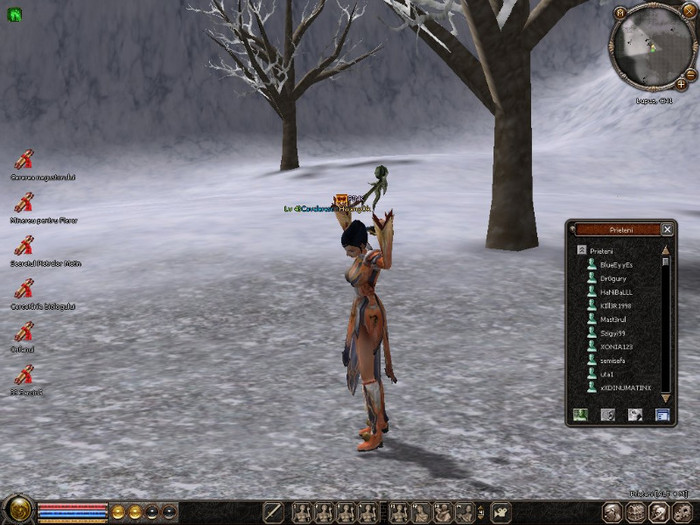Click the green add-friend button
The image size is (700, 525).
pyautogui.click(x=580, y=414)
